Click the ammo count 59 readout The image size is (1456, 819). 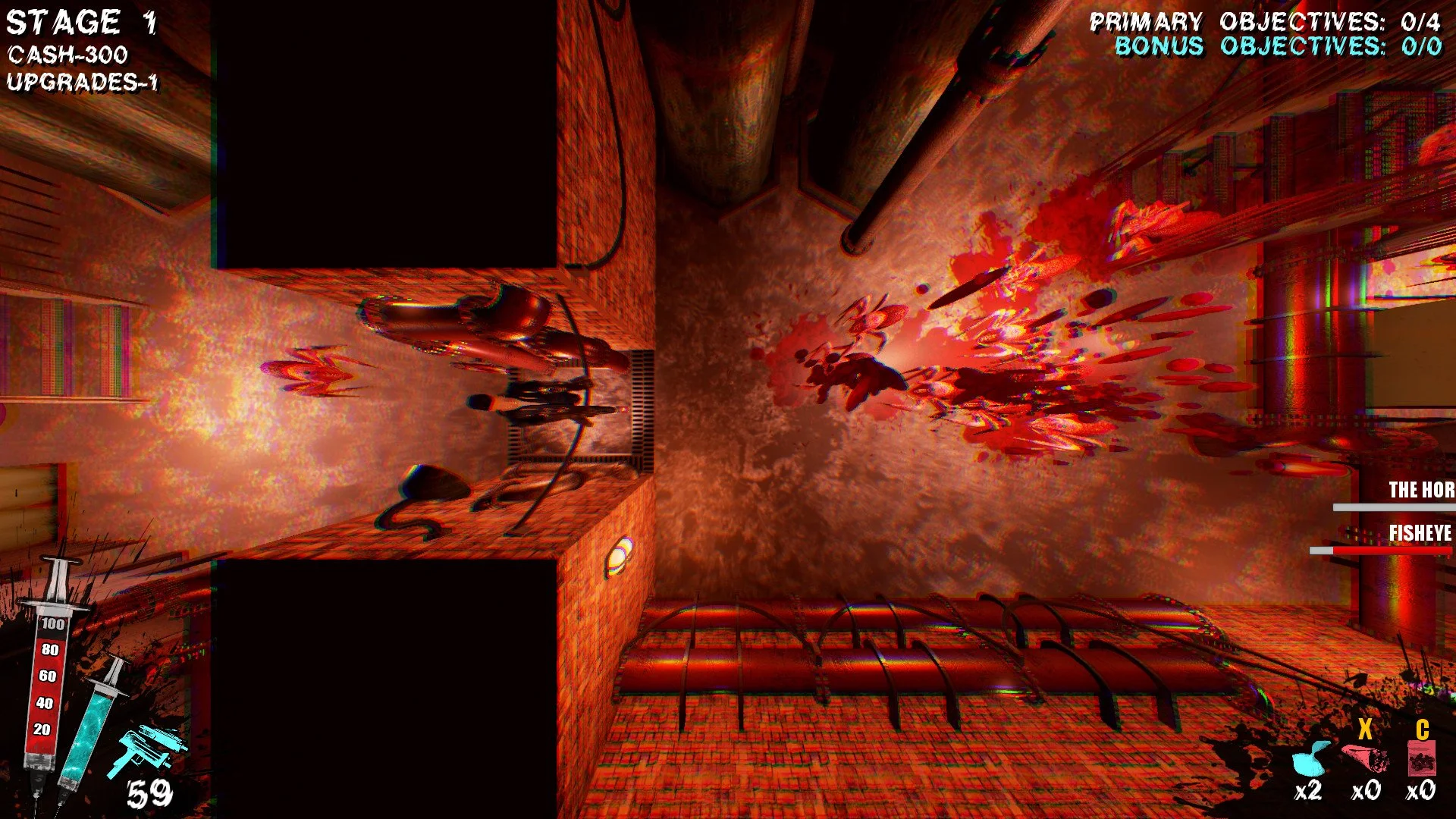pos(152,792)
